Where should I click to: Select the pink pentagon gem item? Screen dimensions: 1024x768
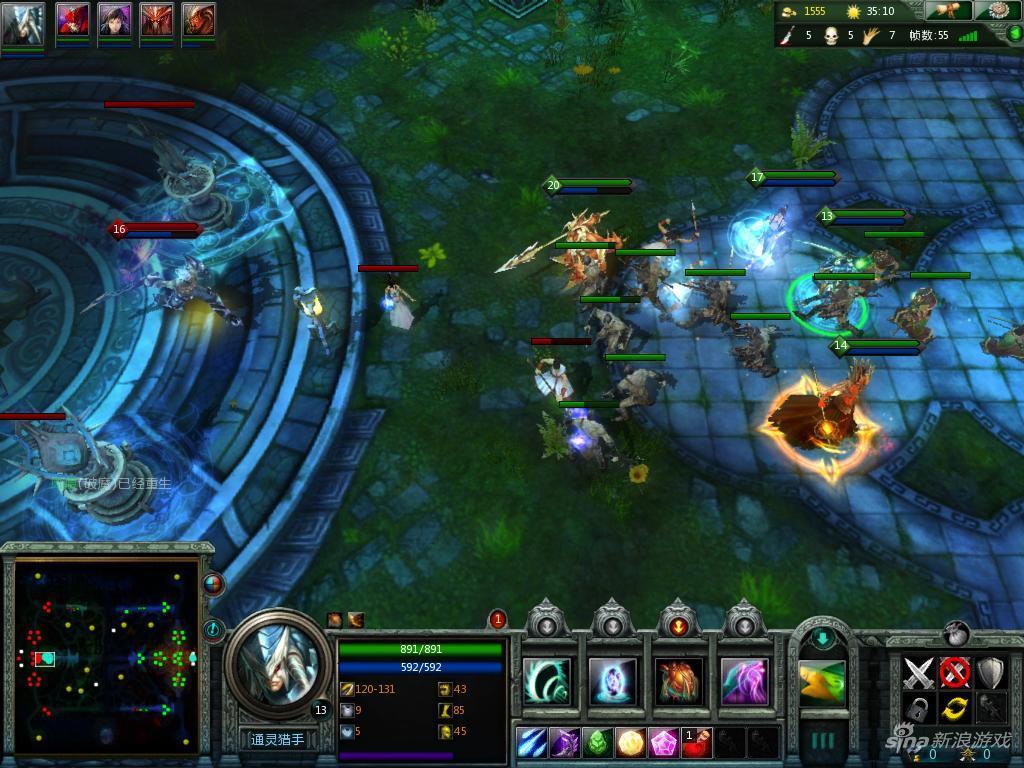coord(665,743)
